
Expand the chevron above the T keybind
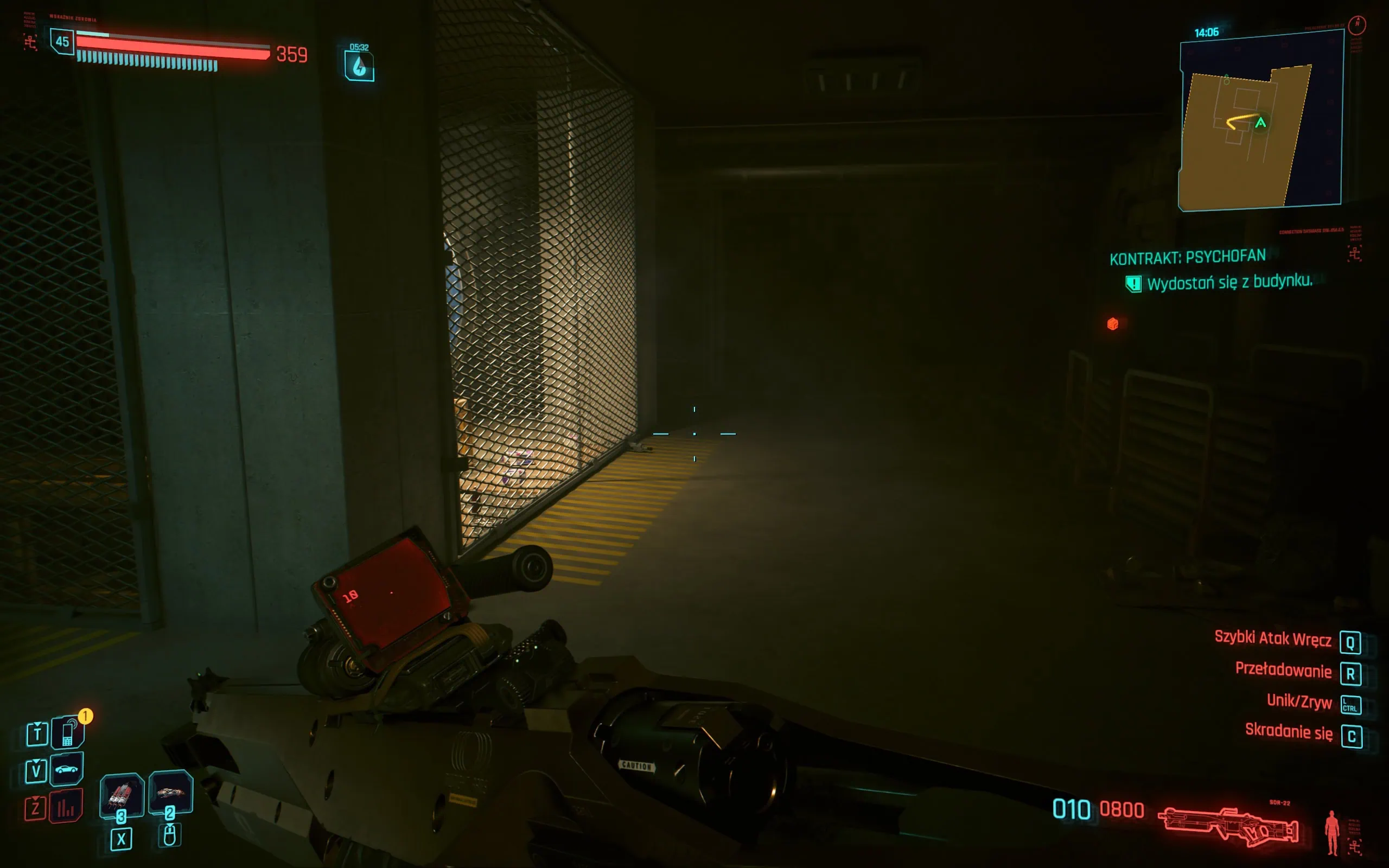click(37, 724)
